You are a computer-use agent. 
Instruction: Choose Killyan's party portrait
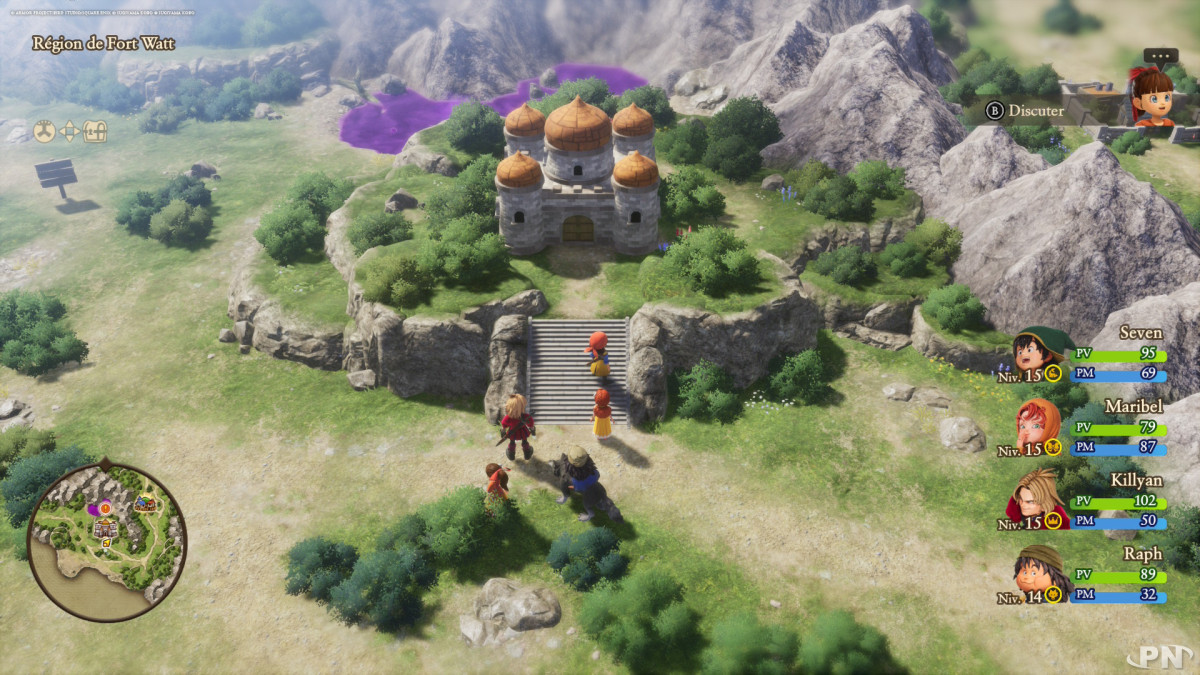click(x=1040, y=497)
